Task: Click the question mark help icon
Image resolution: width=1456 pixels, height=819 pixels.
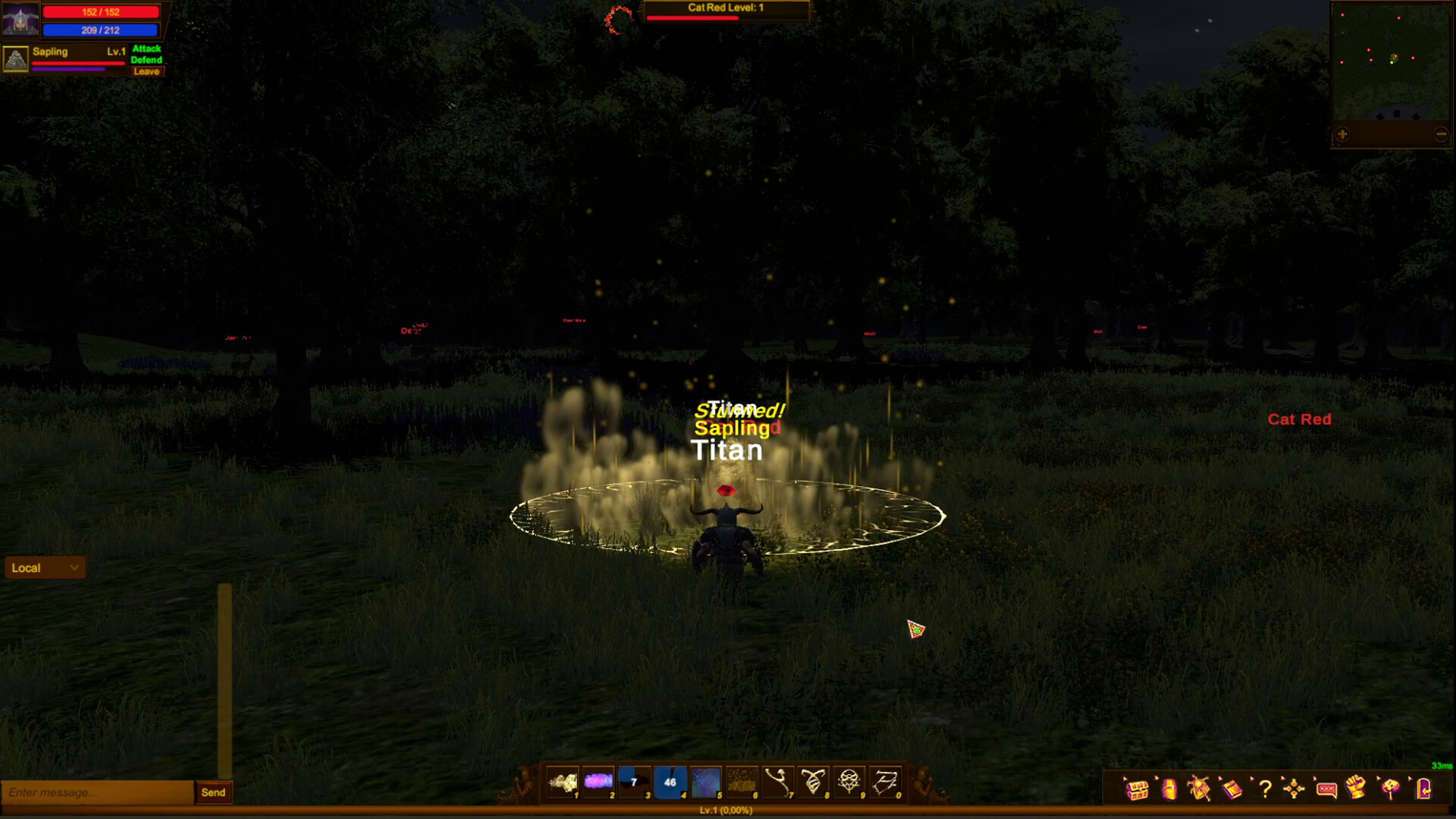Action: pyautogui.click(x=1265, y=789)
